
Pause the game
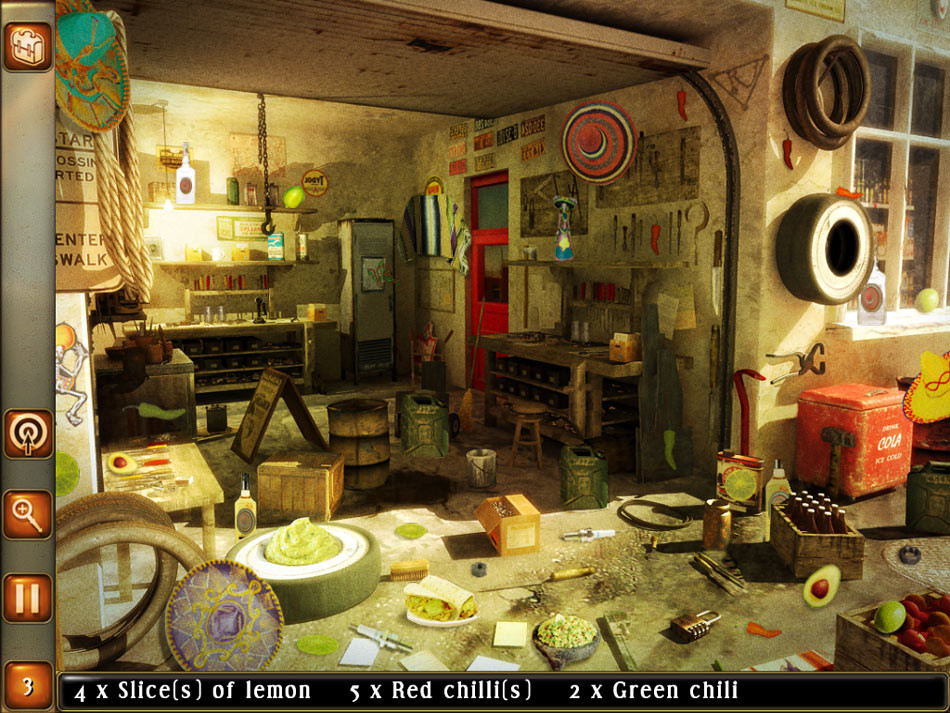(x=27, y=598)
